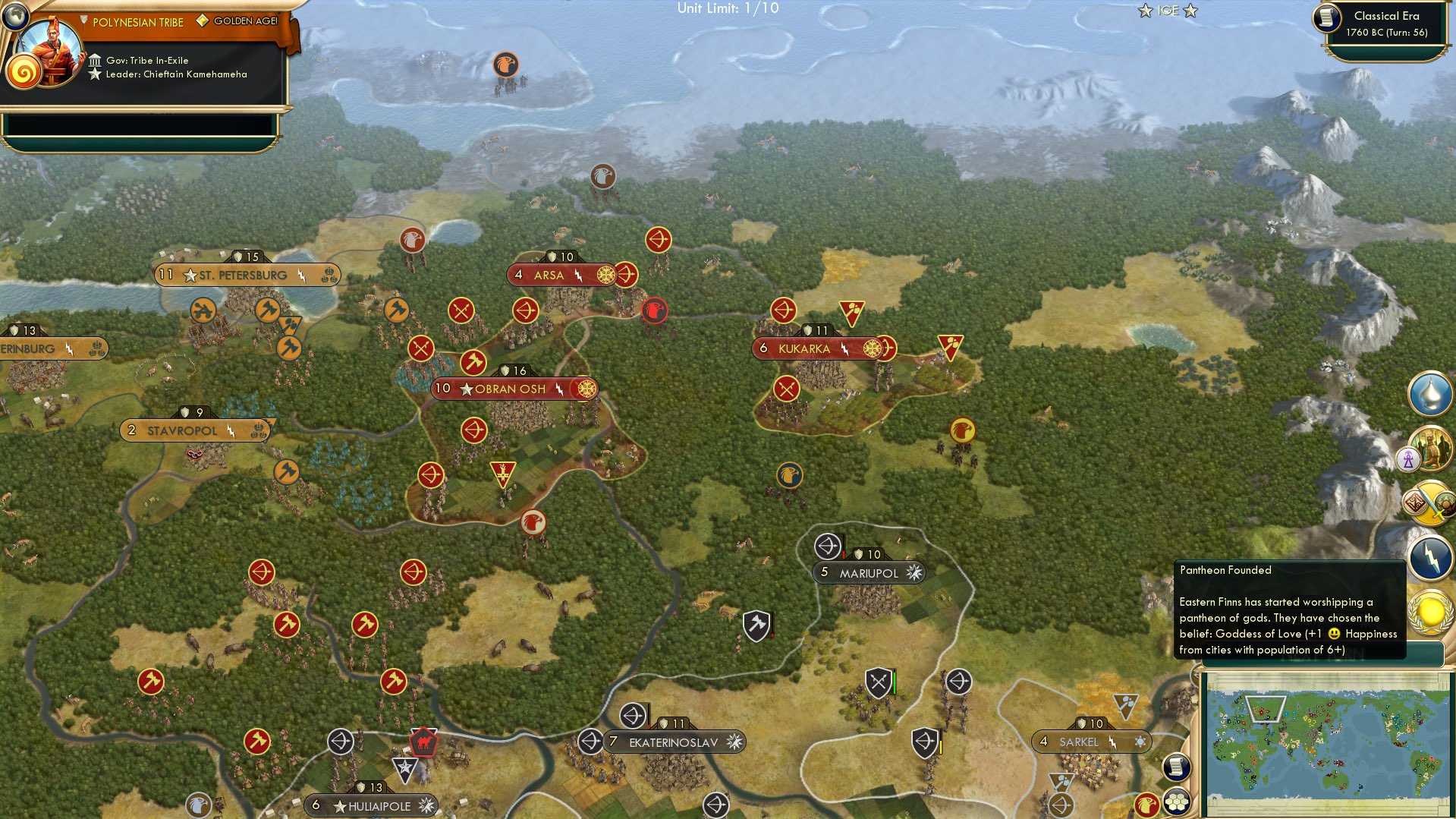
Task: Toggle the hex strategic view icon
Action: point(1177,801)
